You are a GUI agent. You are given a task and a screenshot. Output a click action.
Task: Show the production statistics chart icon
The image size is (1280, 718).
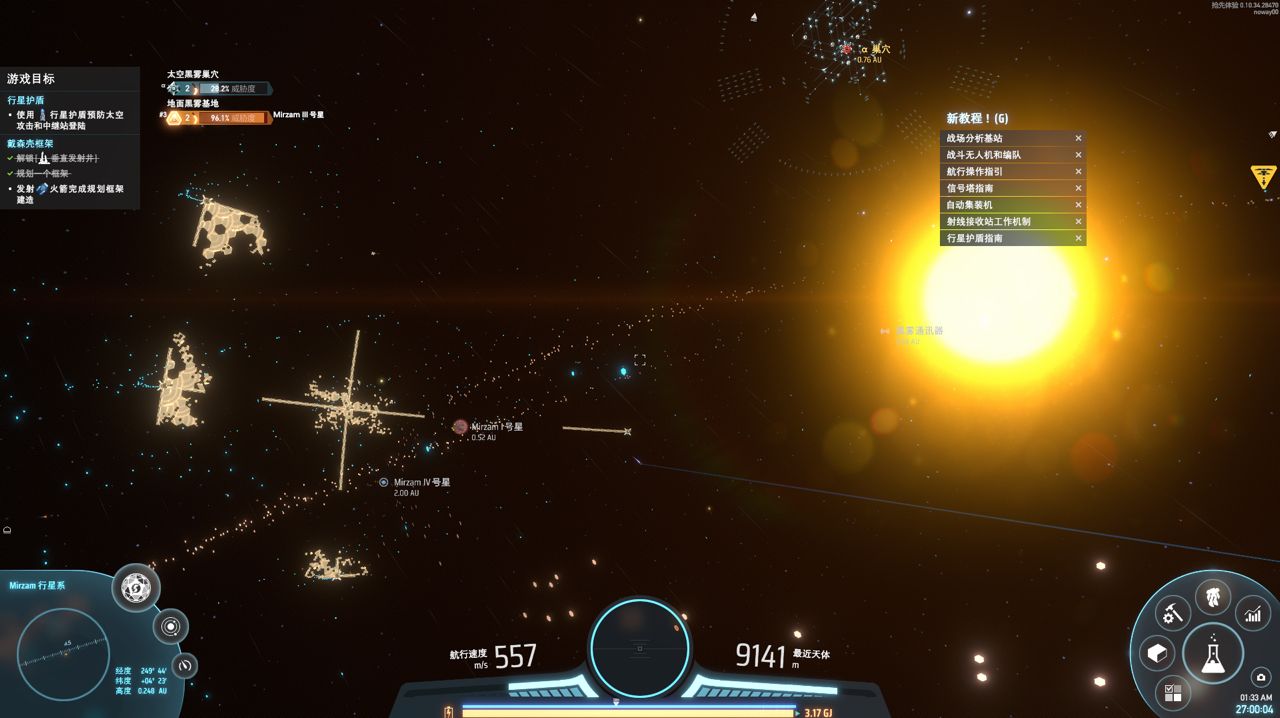tap(1253, 614)
